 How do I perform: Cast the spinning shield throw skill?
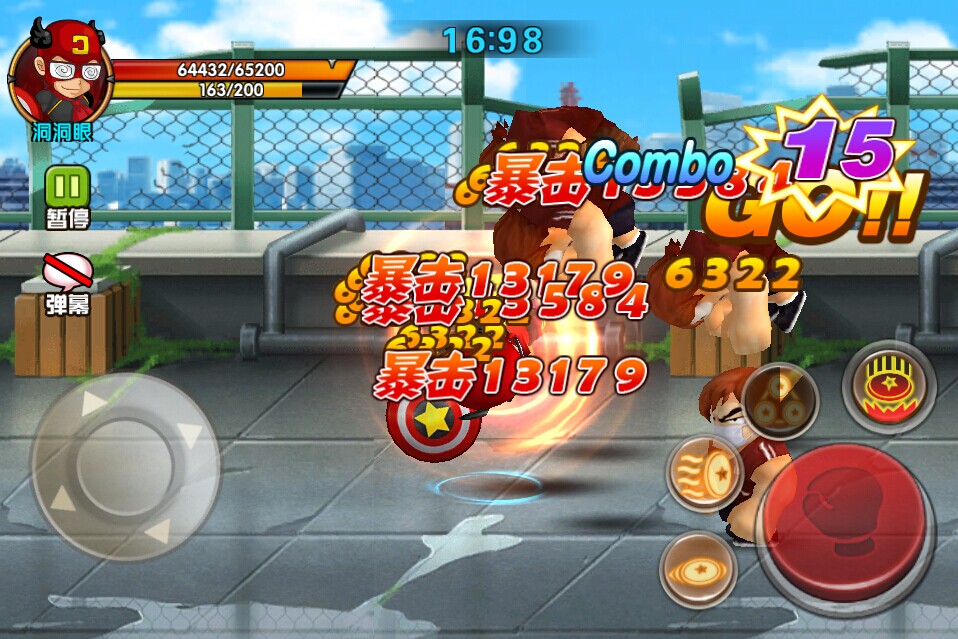697,570
